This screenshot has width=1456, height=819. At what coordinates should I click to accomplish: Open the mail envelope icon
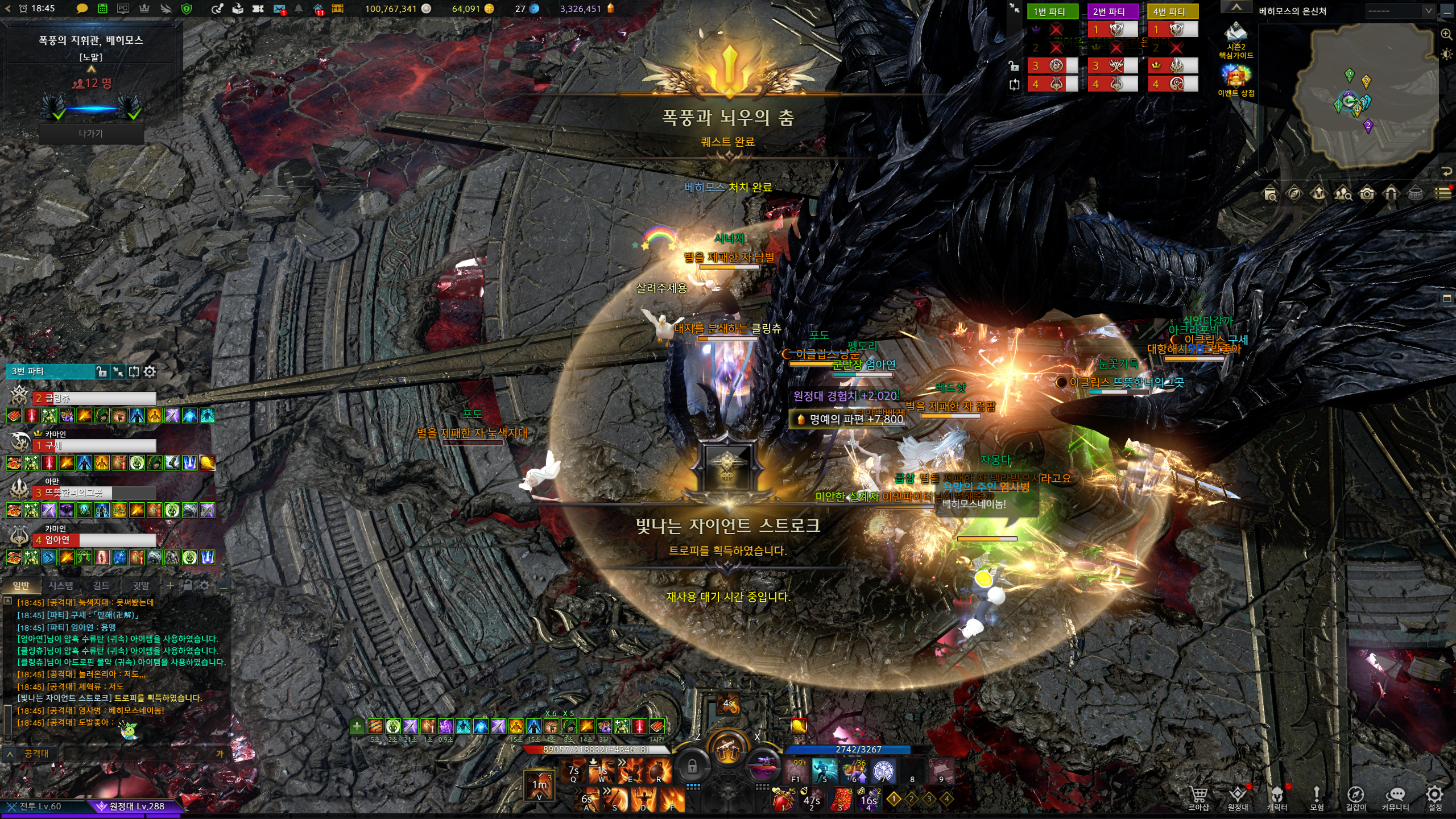coord(279,9)
